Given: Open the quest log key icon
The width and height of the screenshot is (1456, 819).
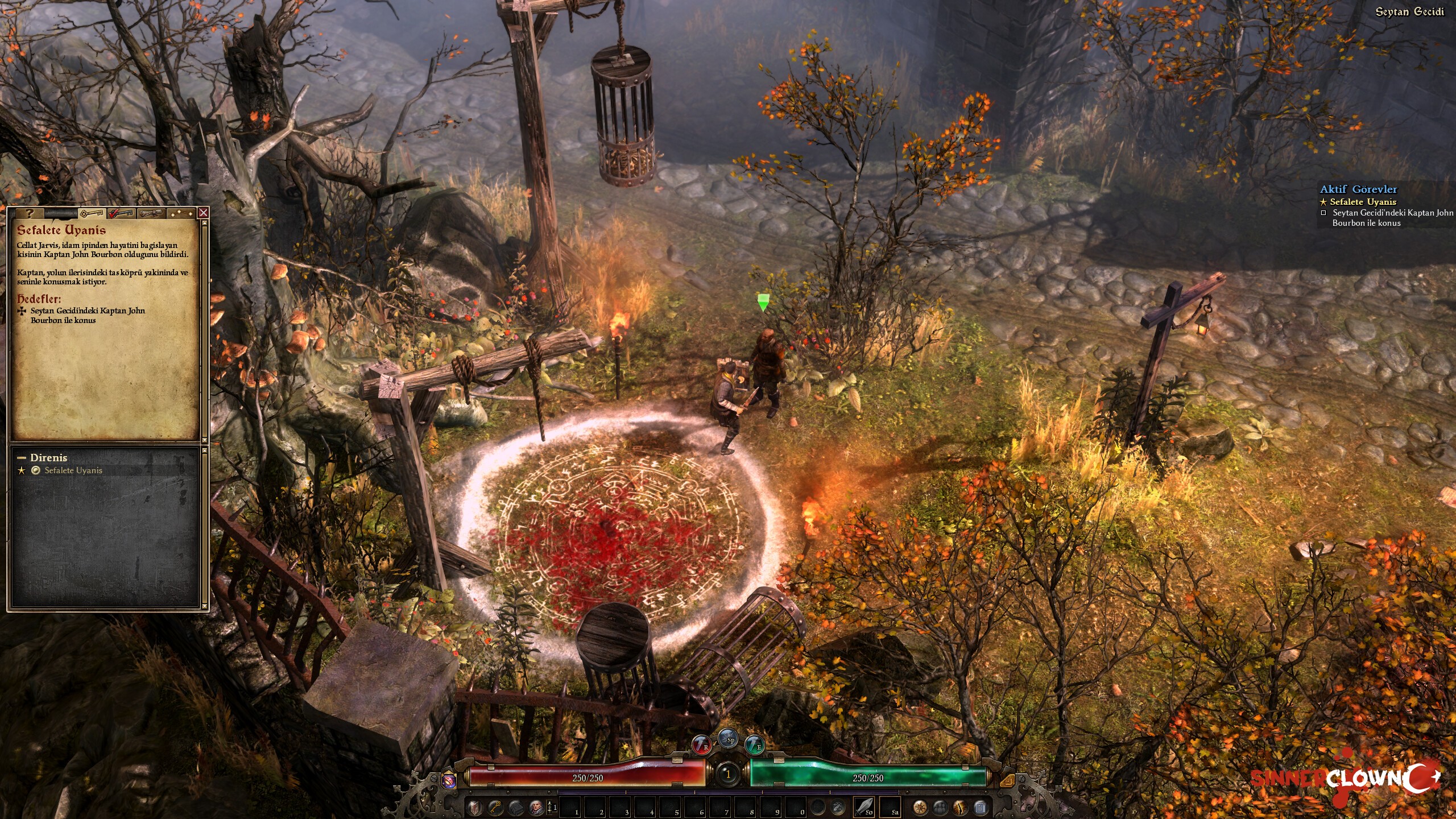Looking at the screenshot, I should 495,807.
